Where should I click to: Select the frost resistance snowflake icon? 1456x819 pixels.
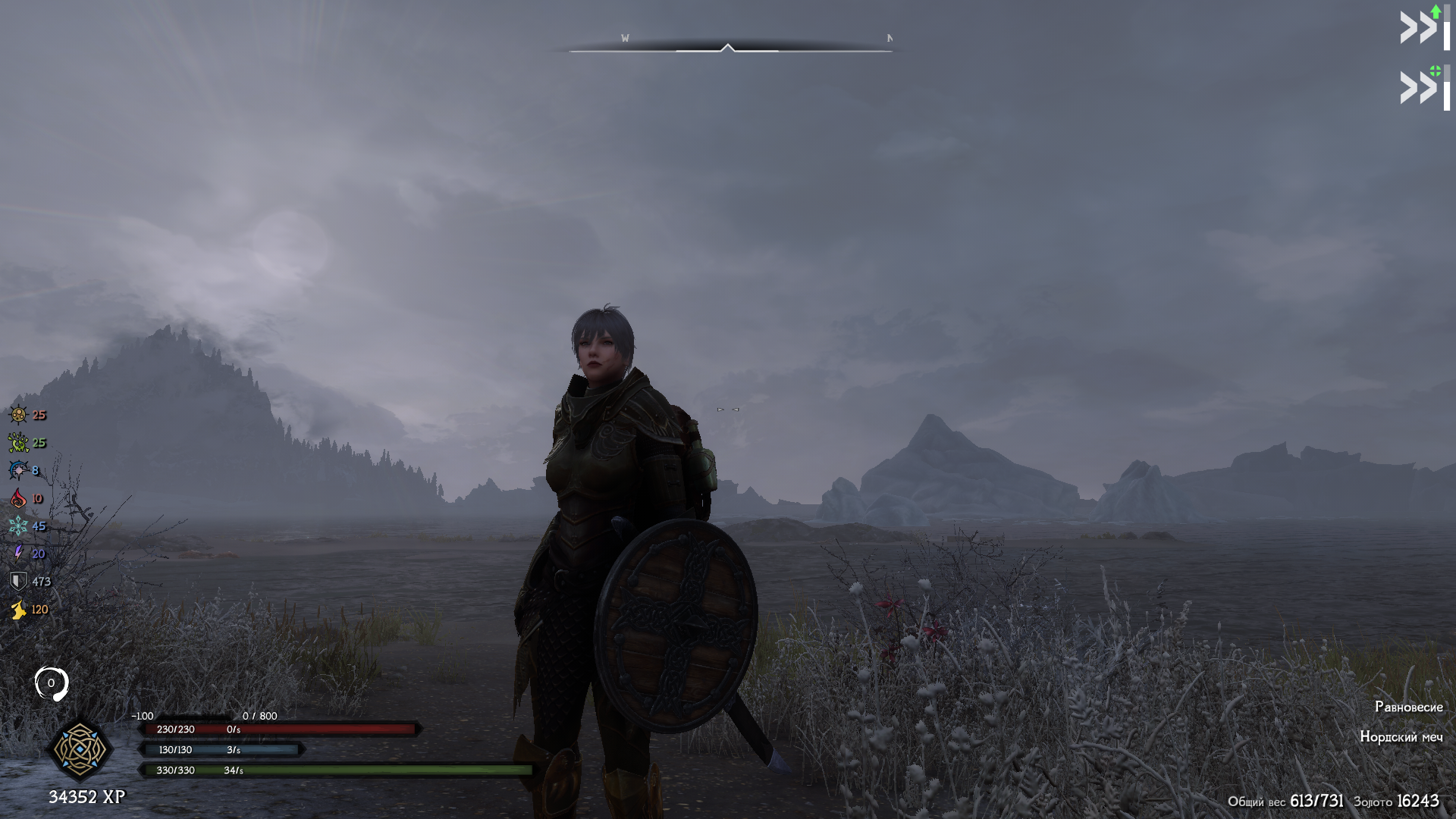click(18, 526)
